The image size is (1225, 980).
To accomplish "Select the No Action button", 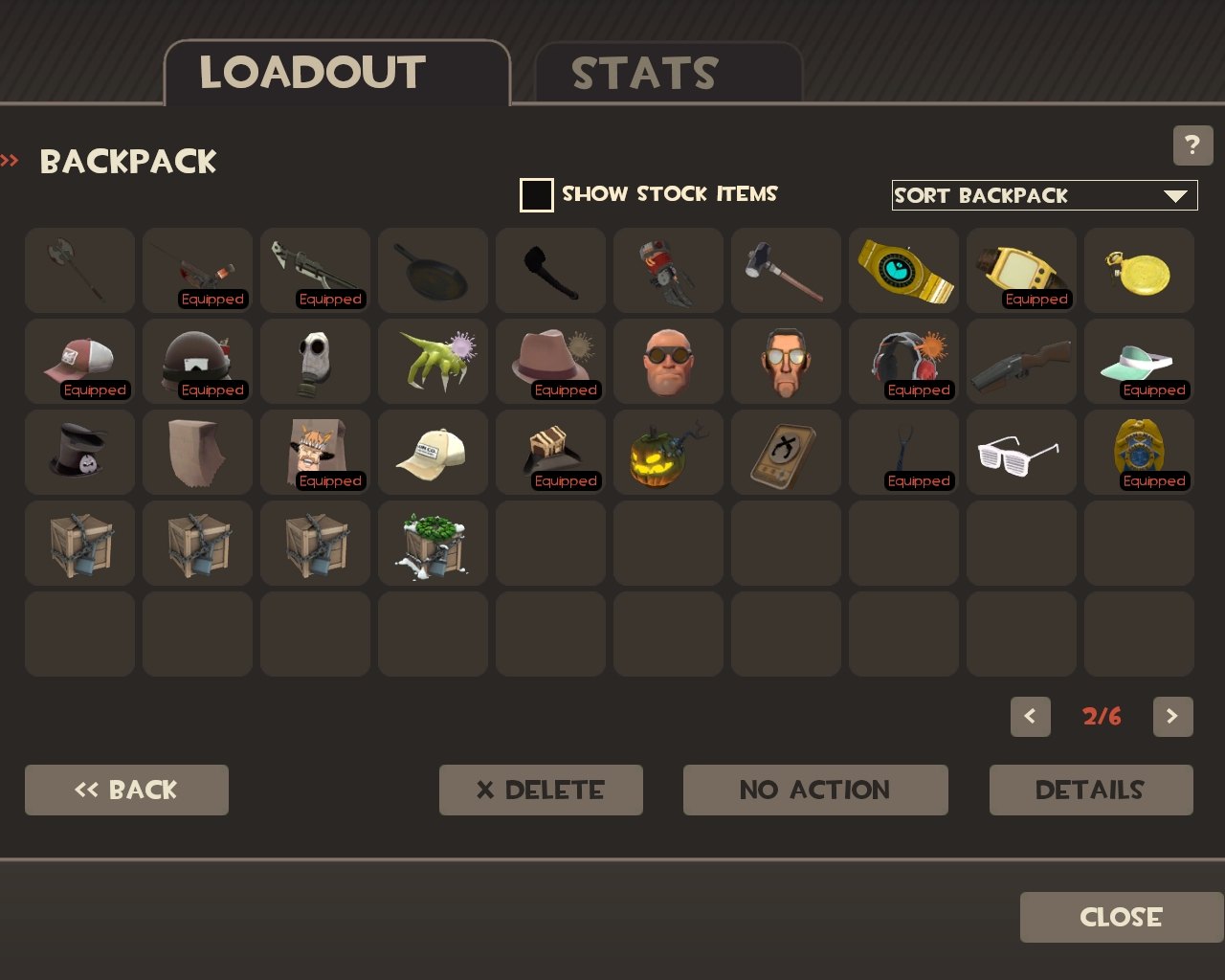I will 815,791.
